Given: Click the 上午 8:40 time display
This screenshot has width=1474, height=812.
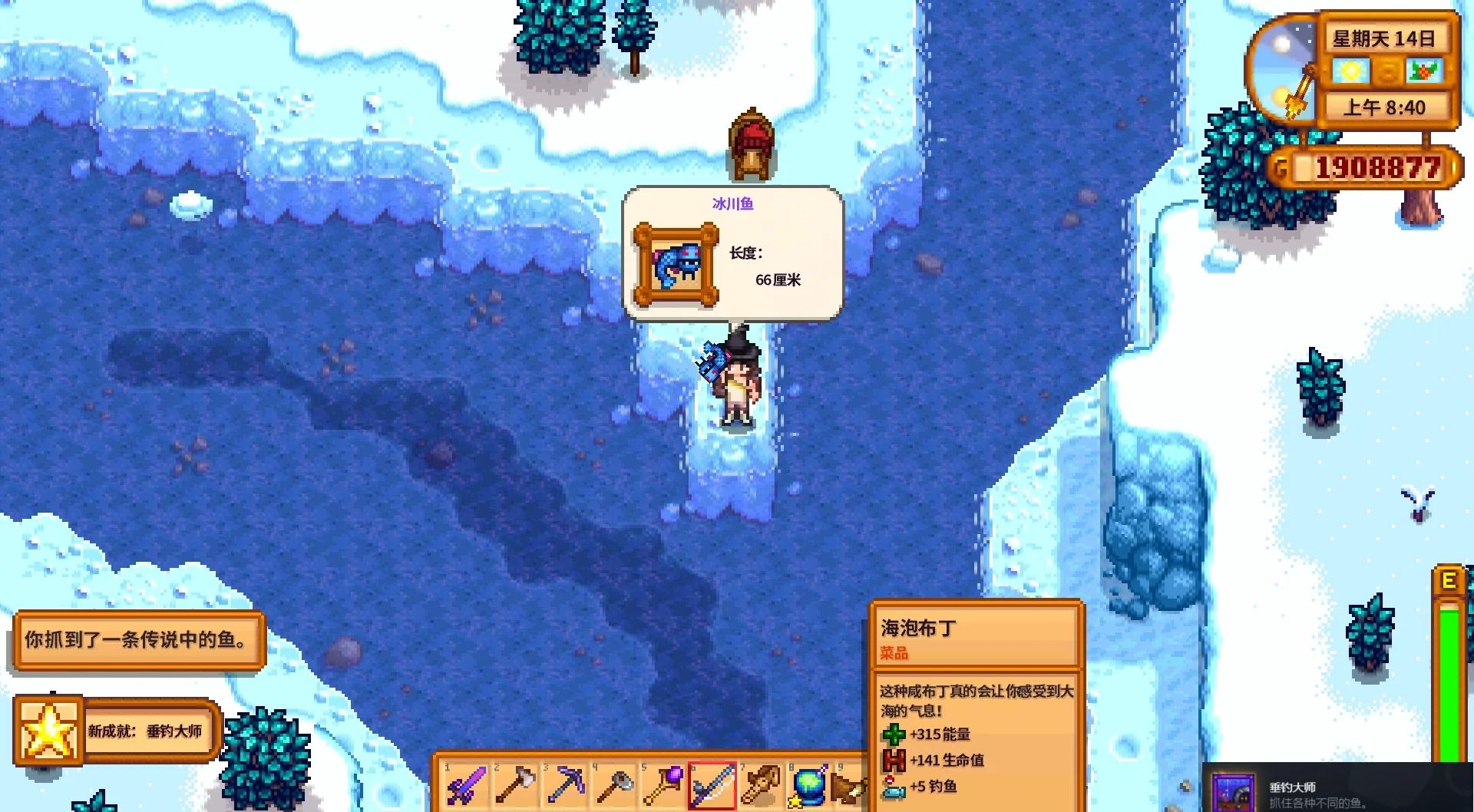Looking at the screenshot, I should 1386,108.
